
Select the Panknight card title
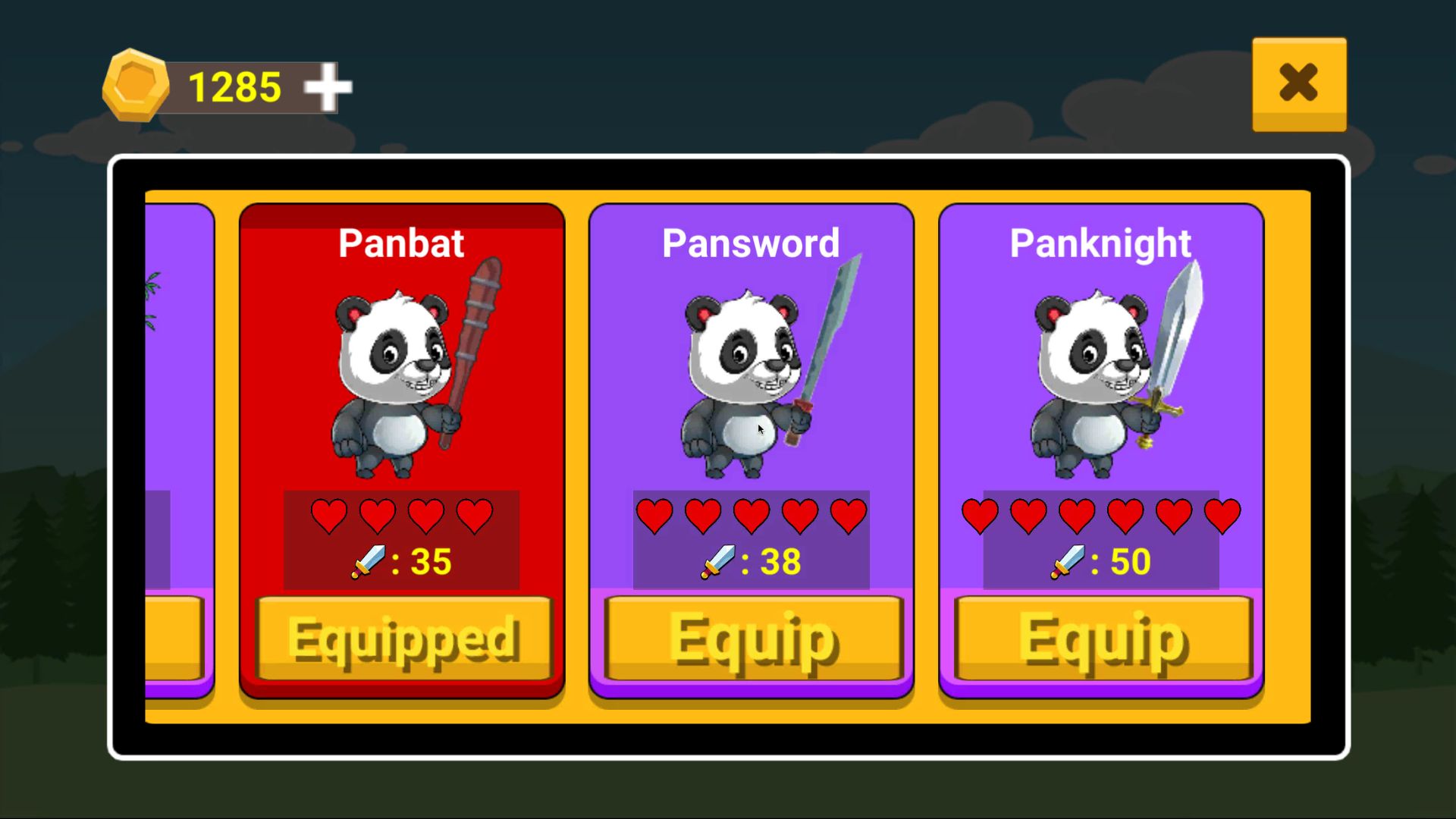pyautogui.click(x=1100, y=243)
